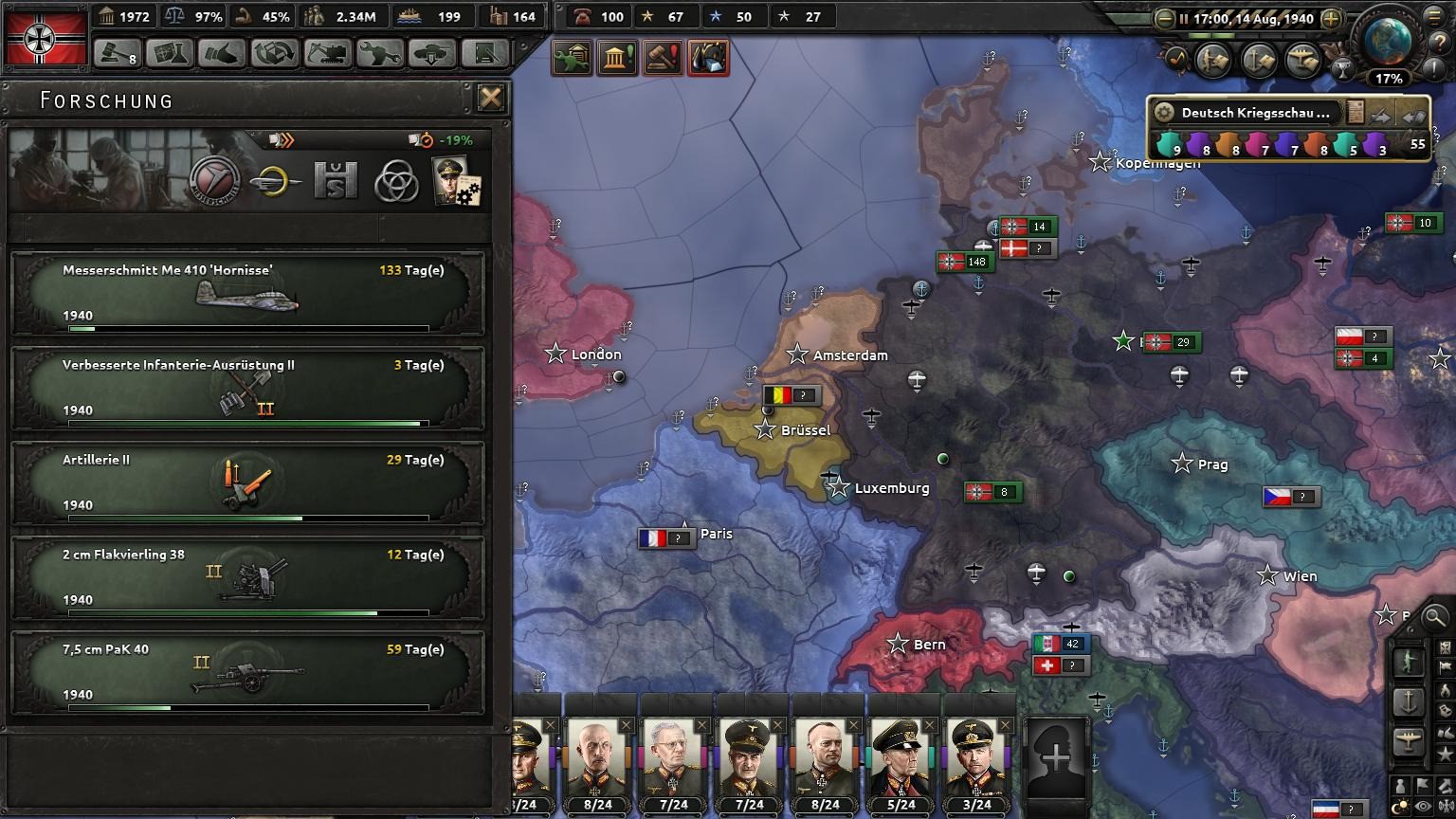Open the Deutsch Kriegsschau theater settings gear
This screenshot has height=819, width=1456.
click(1164, 113)
